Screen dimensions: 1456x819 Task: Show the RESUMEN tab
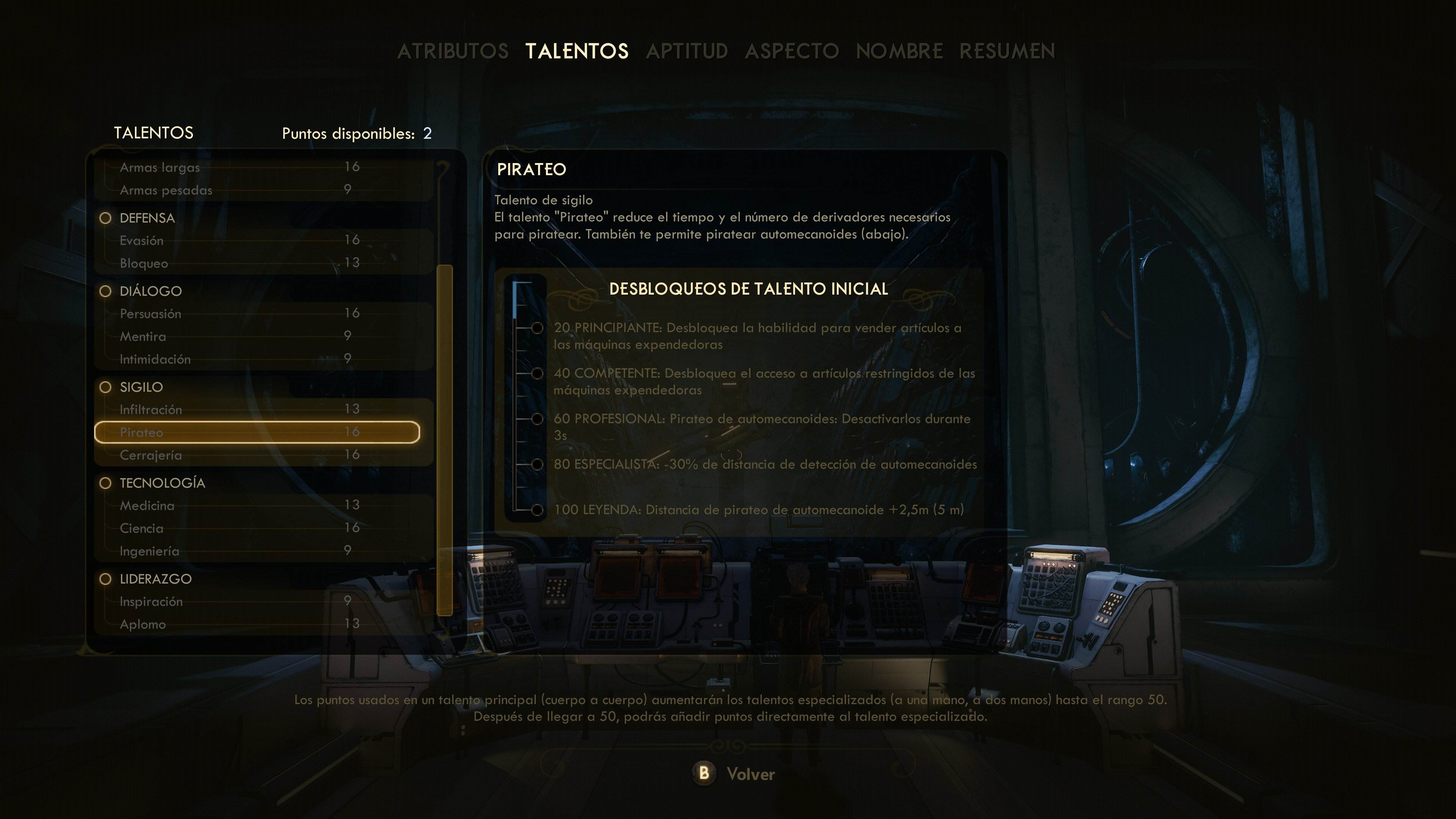point(1007,52)
